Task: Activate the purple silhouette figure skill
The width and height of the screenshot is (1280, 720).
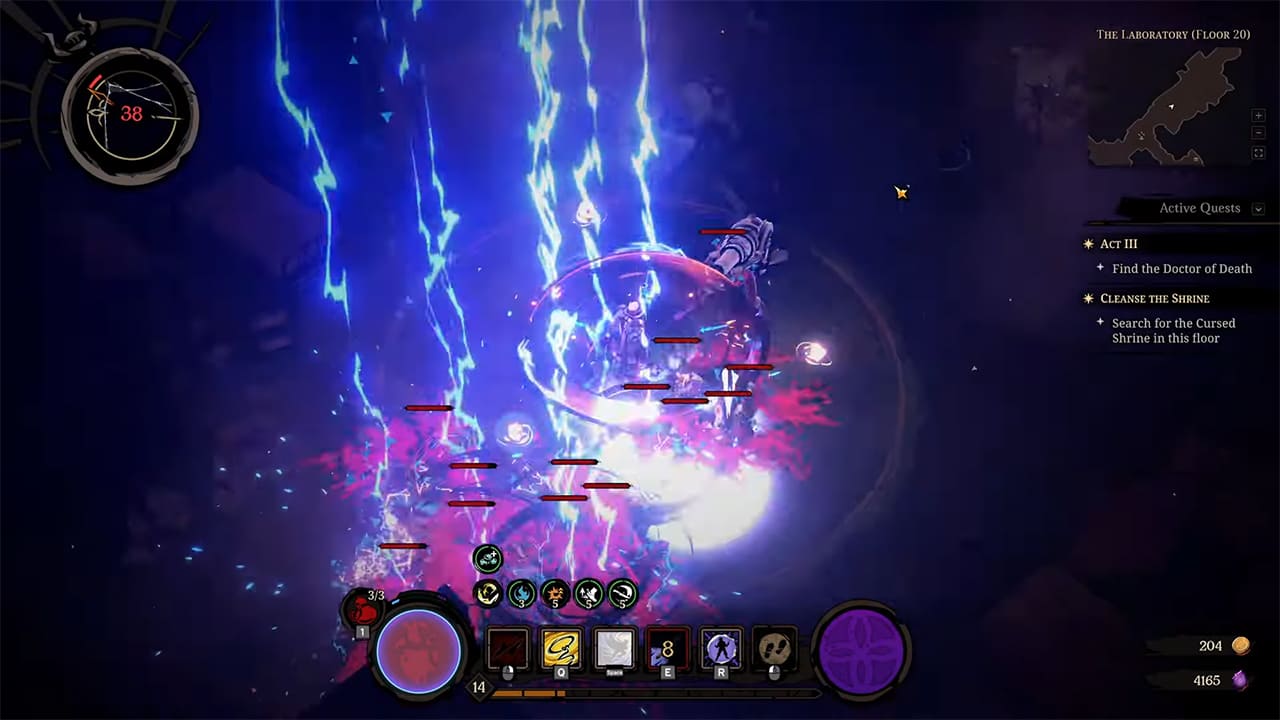Action: point(721,648)
